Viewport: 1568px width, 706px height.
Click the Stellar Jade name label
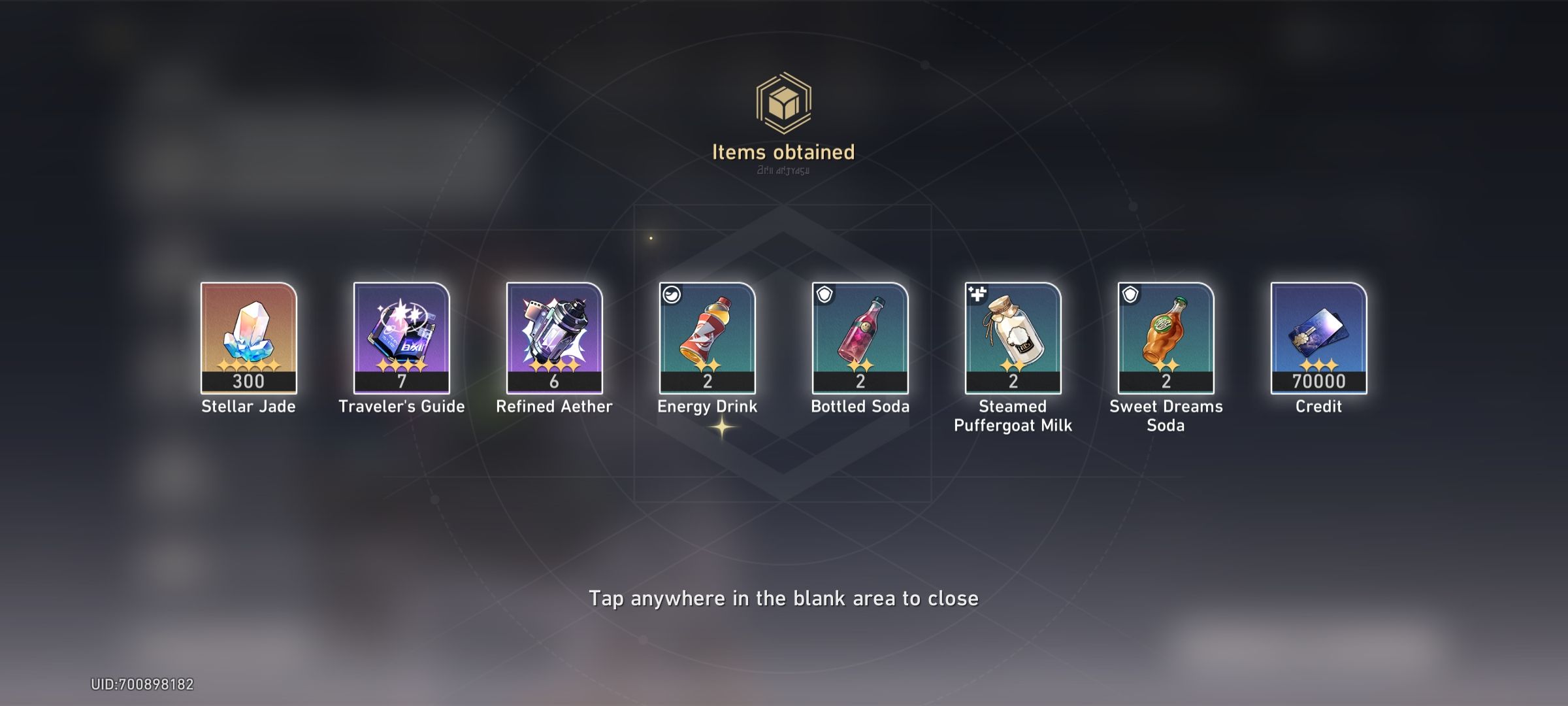tap(249, 407)
